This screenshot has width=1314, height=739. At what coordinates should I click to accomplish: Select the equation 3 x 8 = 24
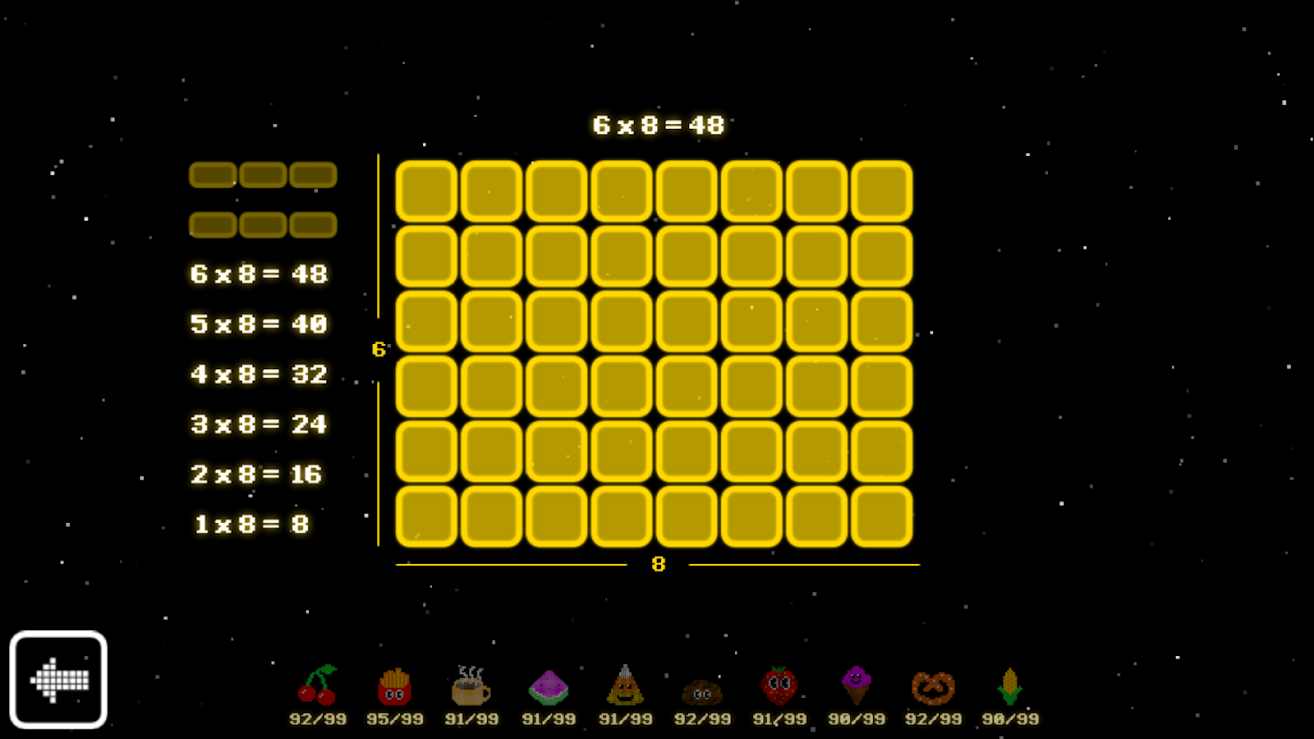click(258, 424)
